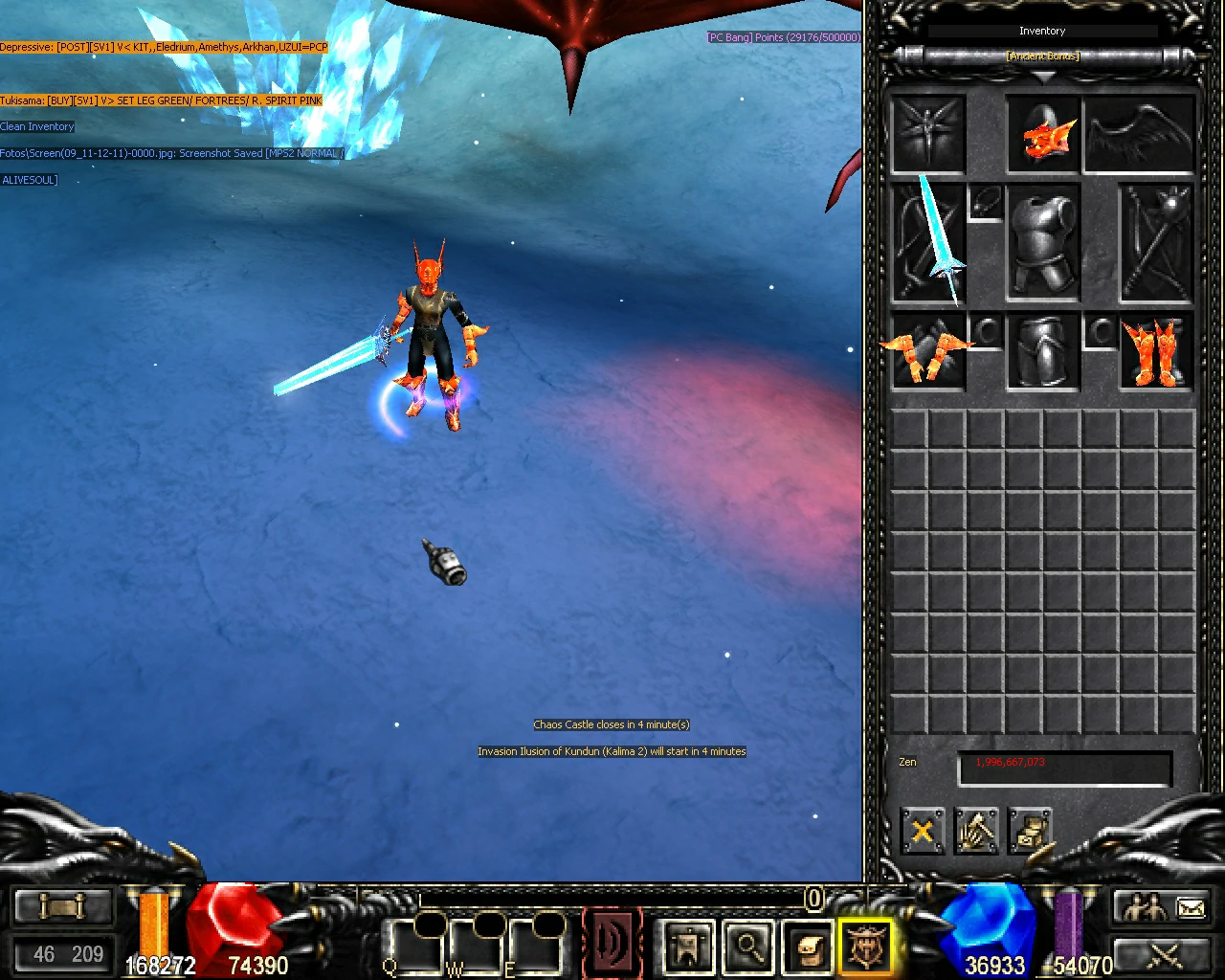Viewport: 1225px width, 980px height.
Task: Expand the Ancient Bonus section
Action: [1042, 56]
